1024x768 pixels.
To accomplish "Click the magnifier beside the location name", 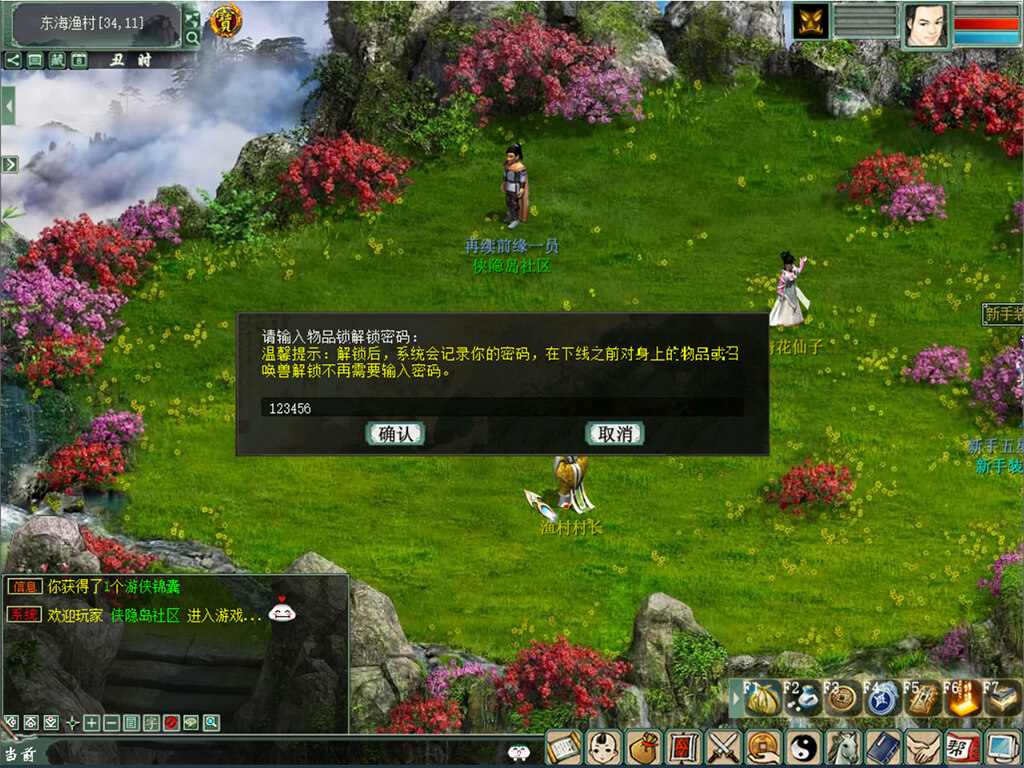I will pyautogui.click(x=192, y=38).
